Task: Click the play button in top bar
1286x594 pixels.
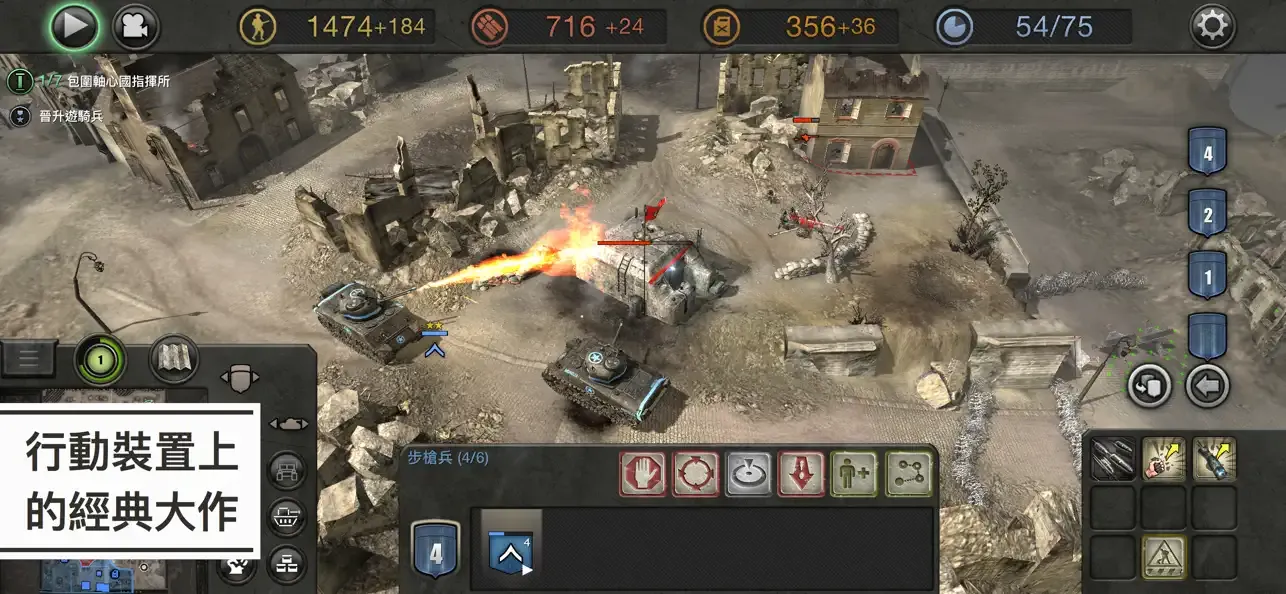Action: [75, 28]
